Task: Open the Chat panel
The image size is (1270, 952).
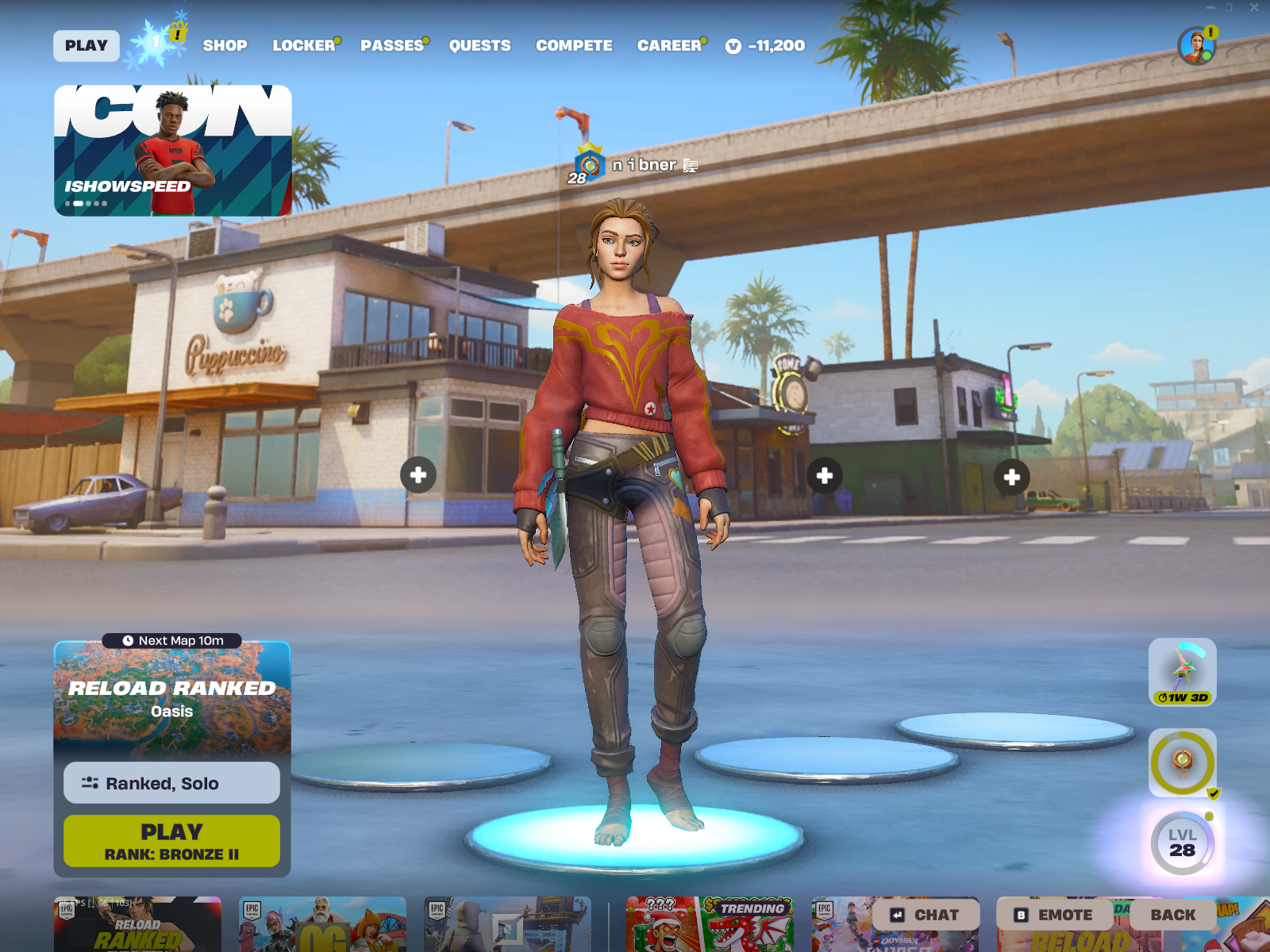Action: click(926, 915)
